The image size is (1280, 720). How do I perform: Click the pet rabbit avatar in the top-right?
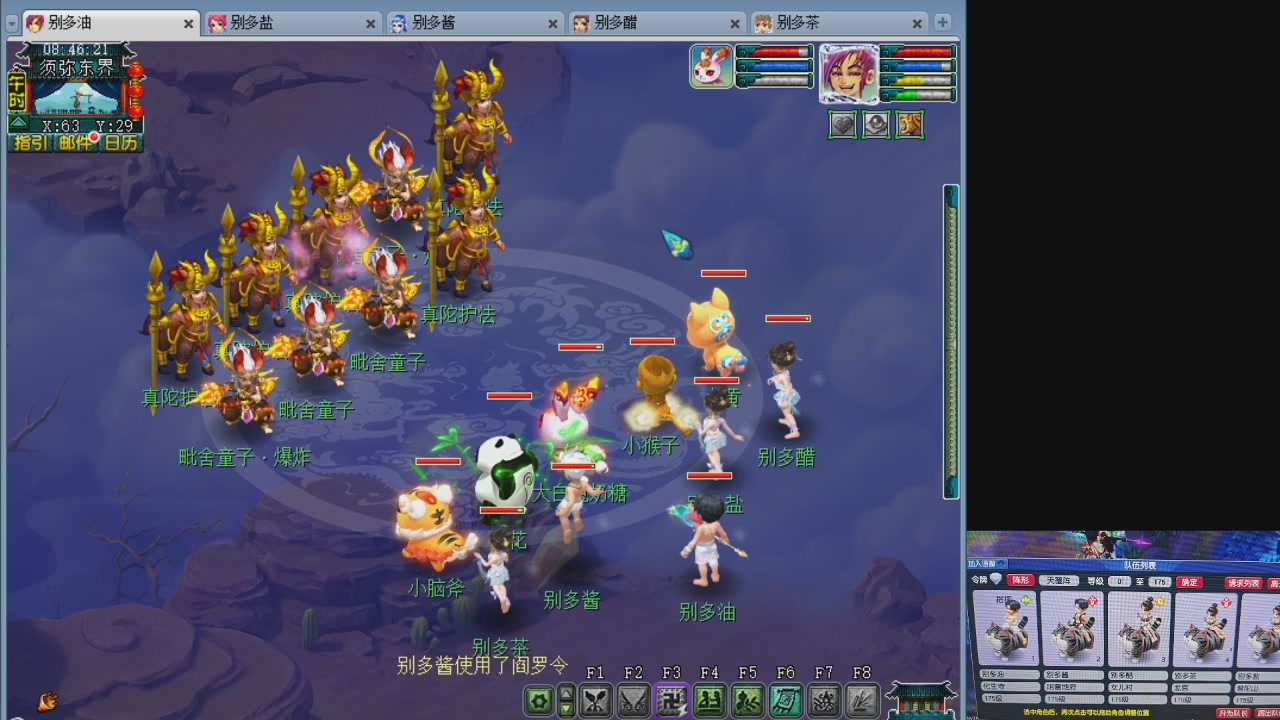(712, 66)
